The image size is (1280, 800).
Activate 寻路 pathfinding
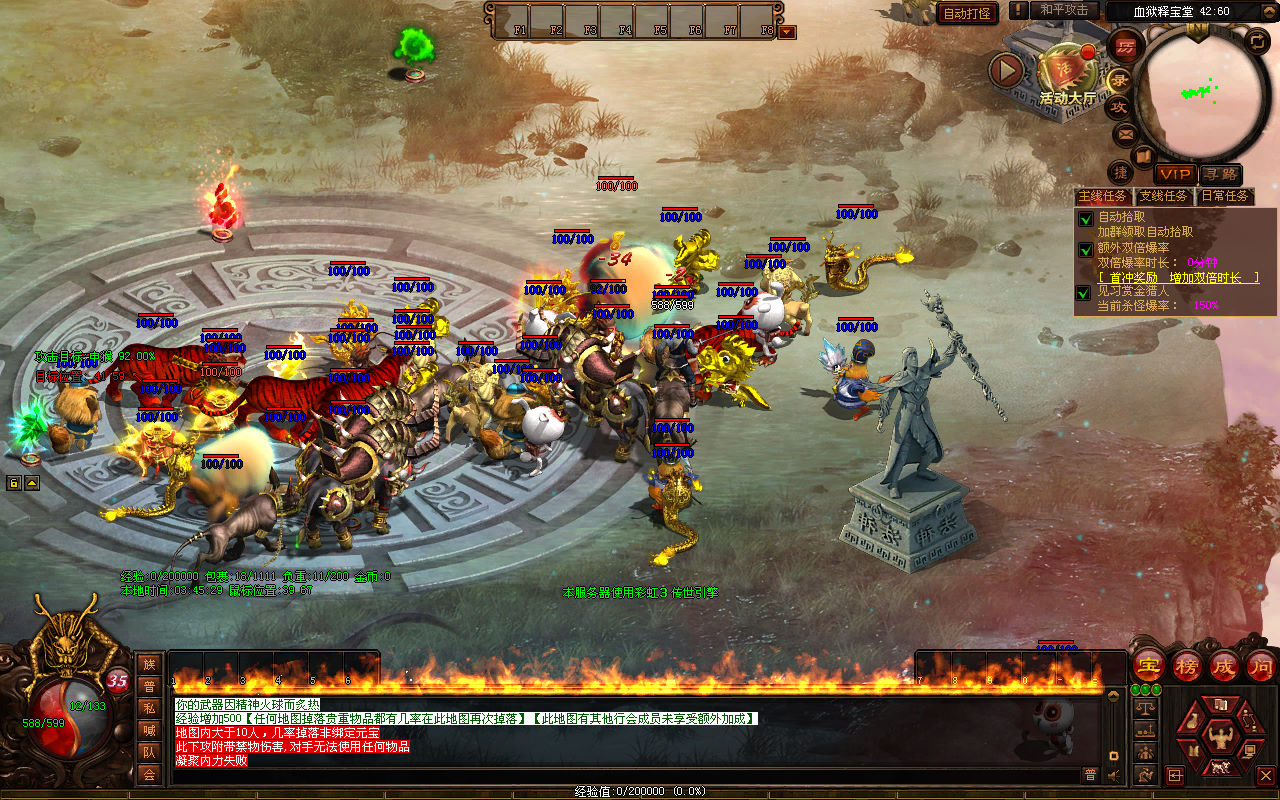click(x=1220, y=174)
